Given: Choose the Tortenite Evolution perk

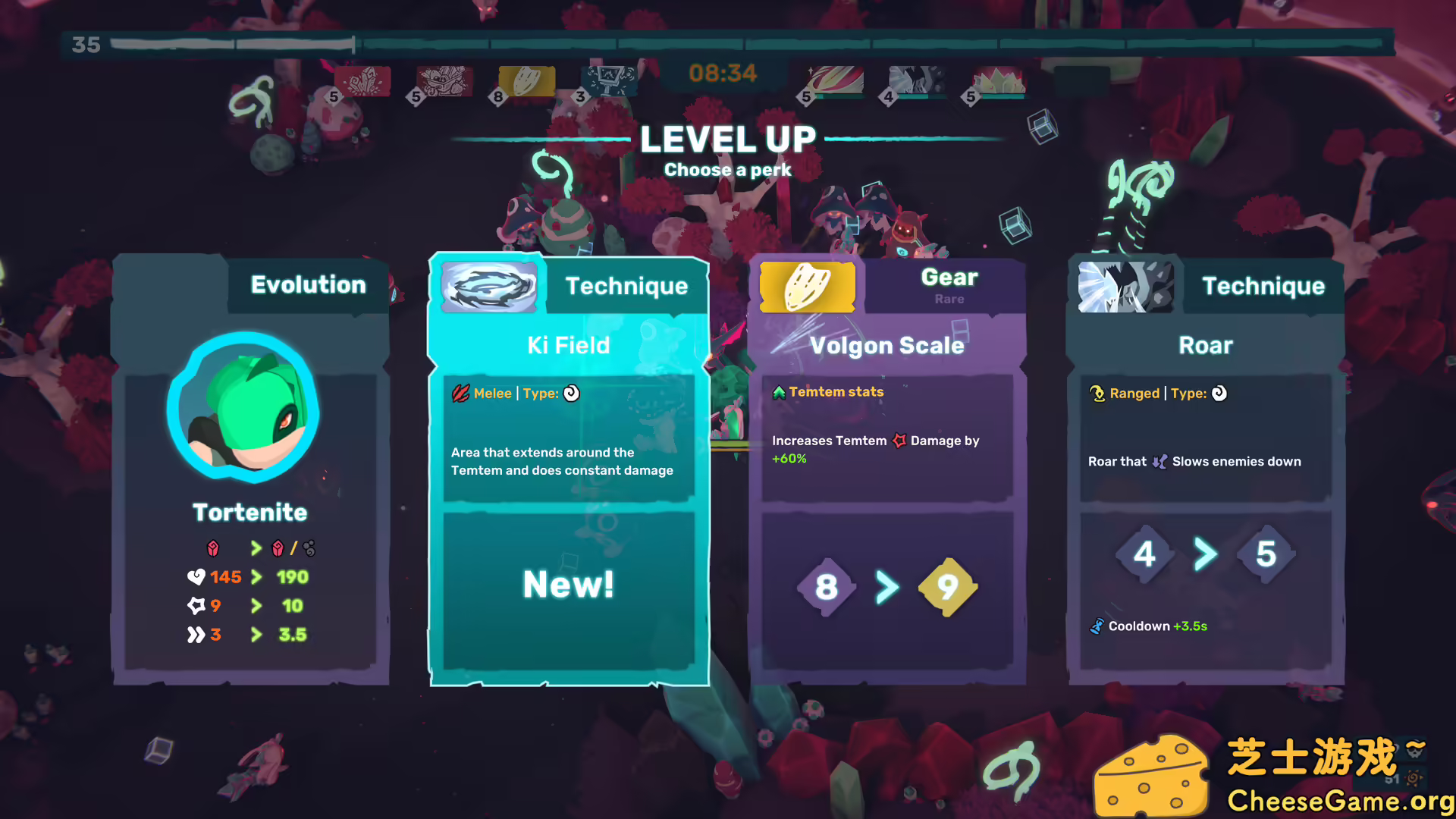Looking at the screenshot, I should [250, 470].
